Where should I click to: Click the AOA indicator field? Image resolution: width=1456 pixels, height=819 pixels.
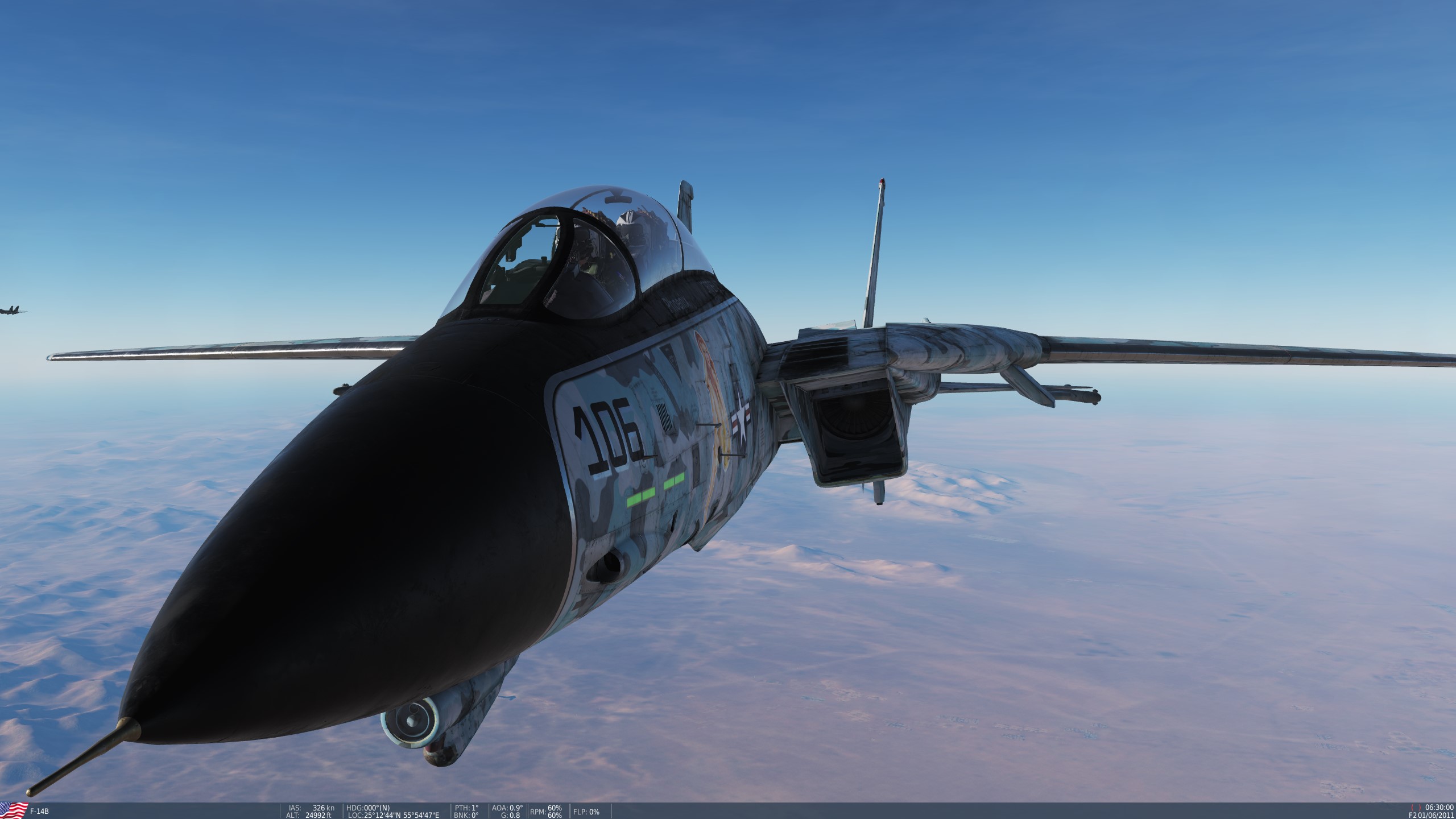[507, 809]
